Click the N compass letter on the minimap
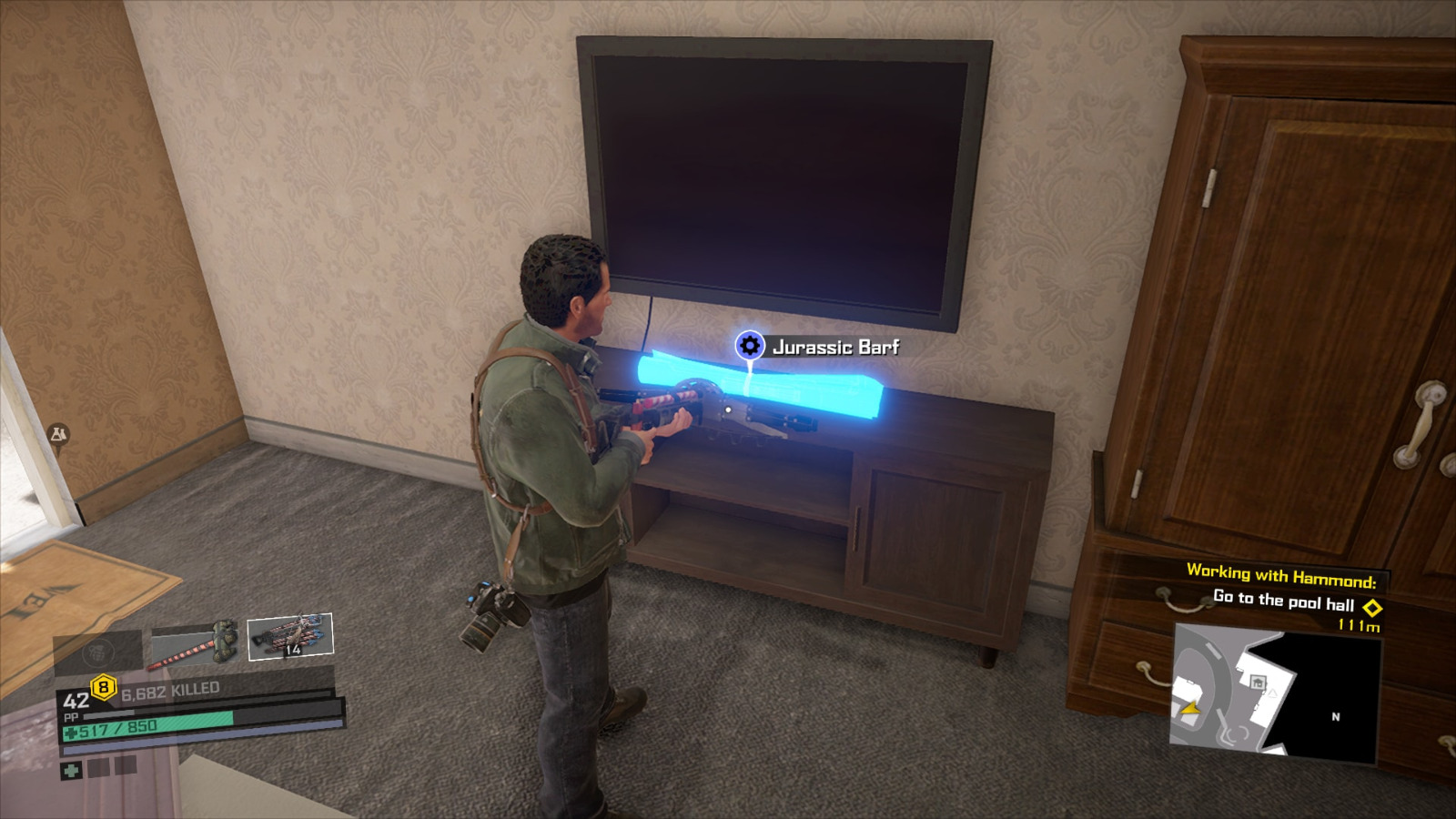This screenshot has height=819, width=1456. click(1335, 718)
